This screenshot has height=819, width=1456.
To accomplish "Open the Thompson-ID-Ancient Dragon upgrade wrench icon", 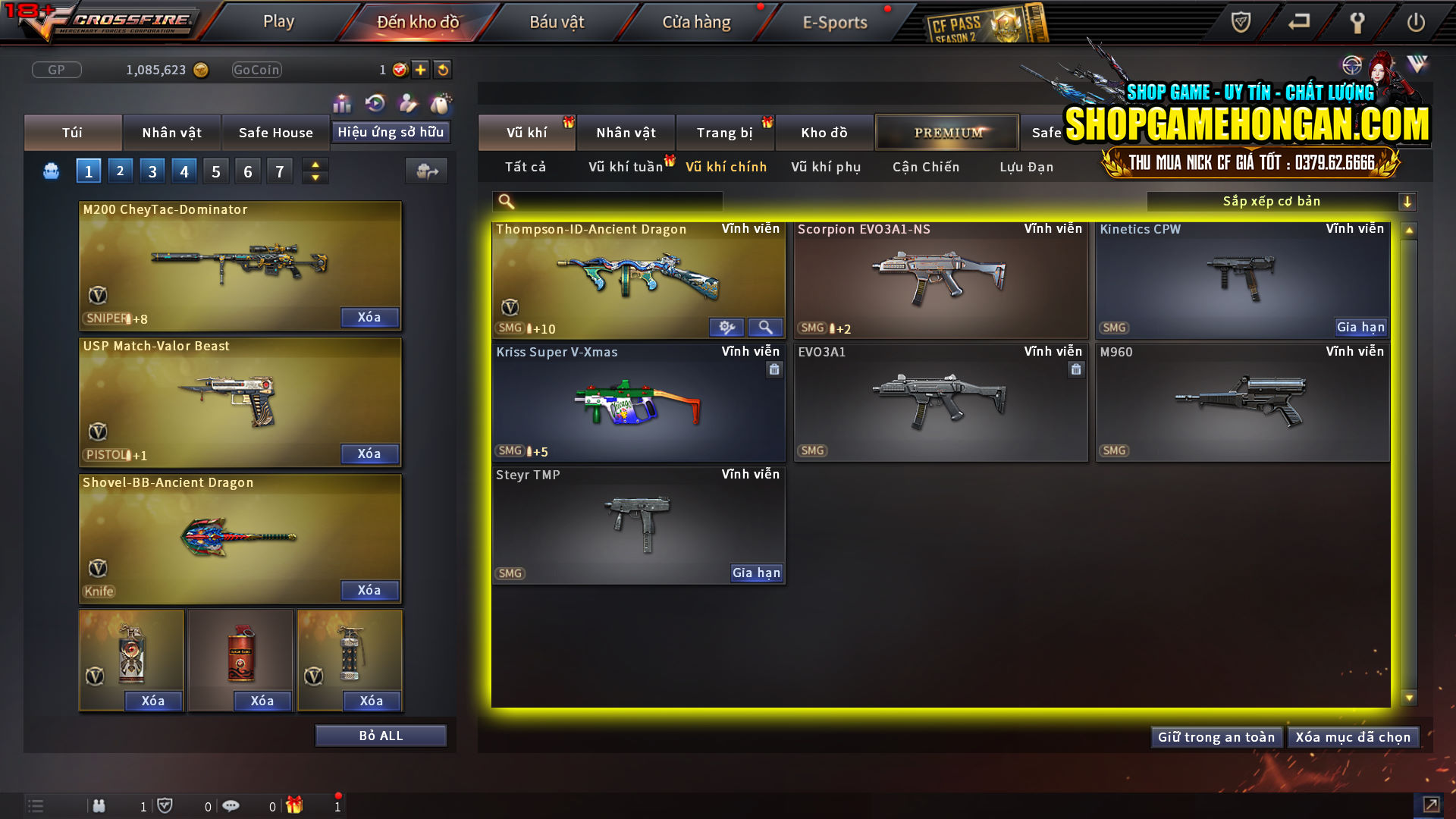I will point(727,327).
